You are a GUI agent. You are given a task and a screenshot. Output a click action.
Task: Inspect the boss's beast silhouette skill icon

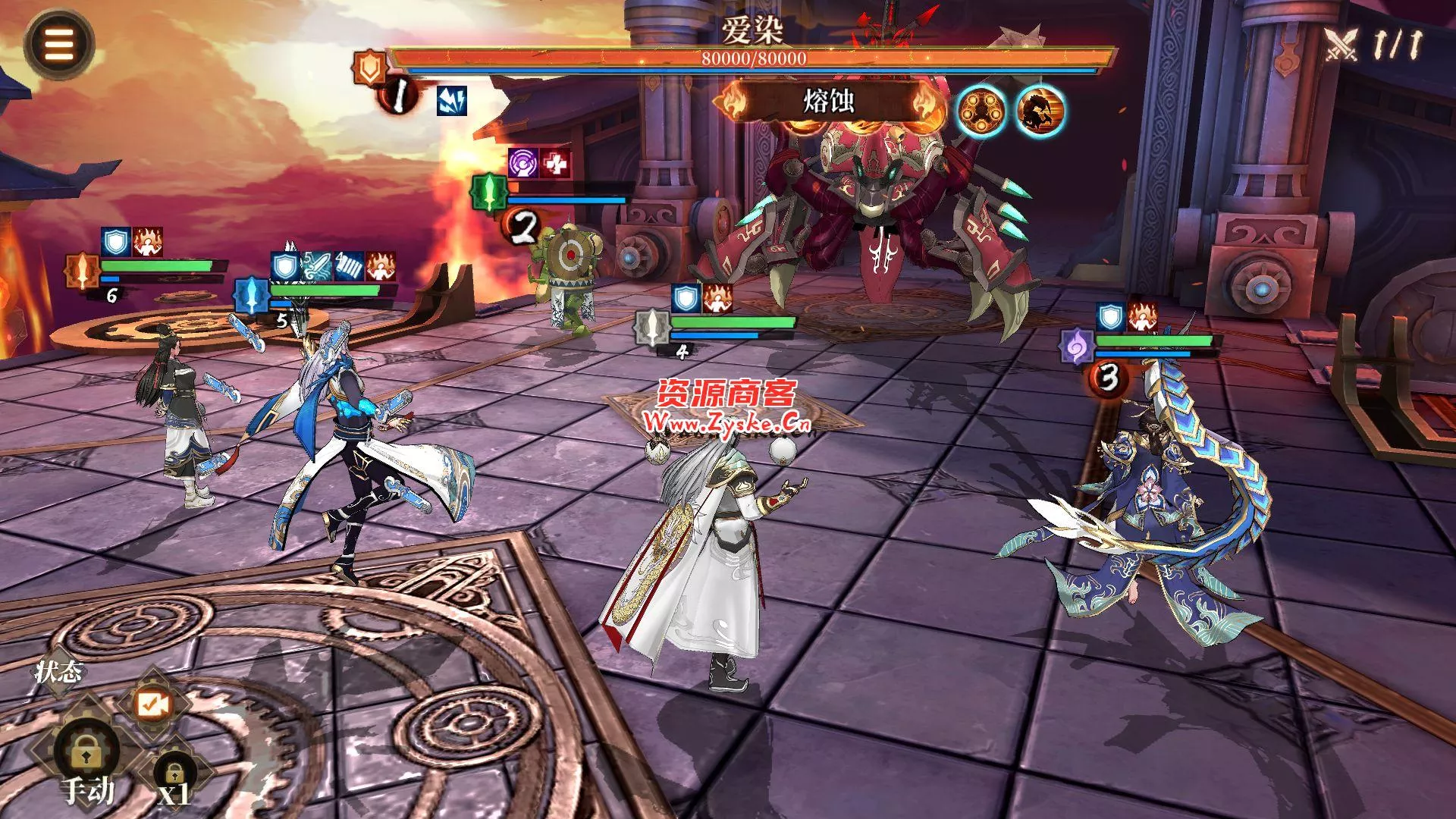1040,111
